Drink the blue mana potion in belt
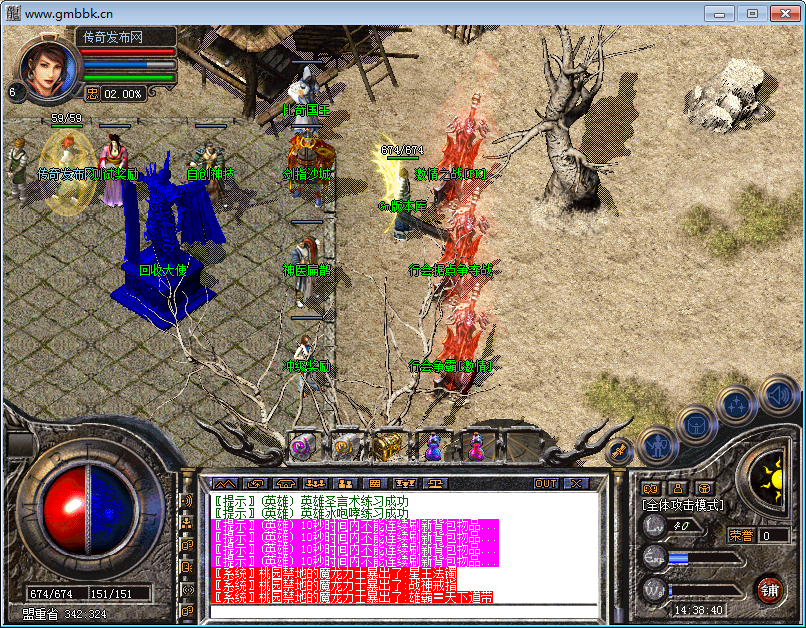This screenshot has height=628, width=806. (433, 448)
